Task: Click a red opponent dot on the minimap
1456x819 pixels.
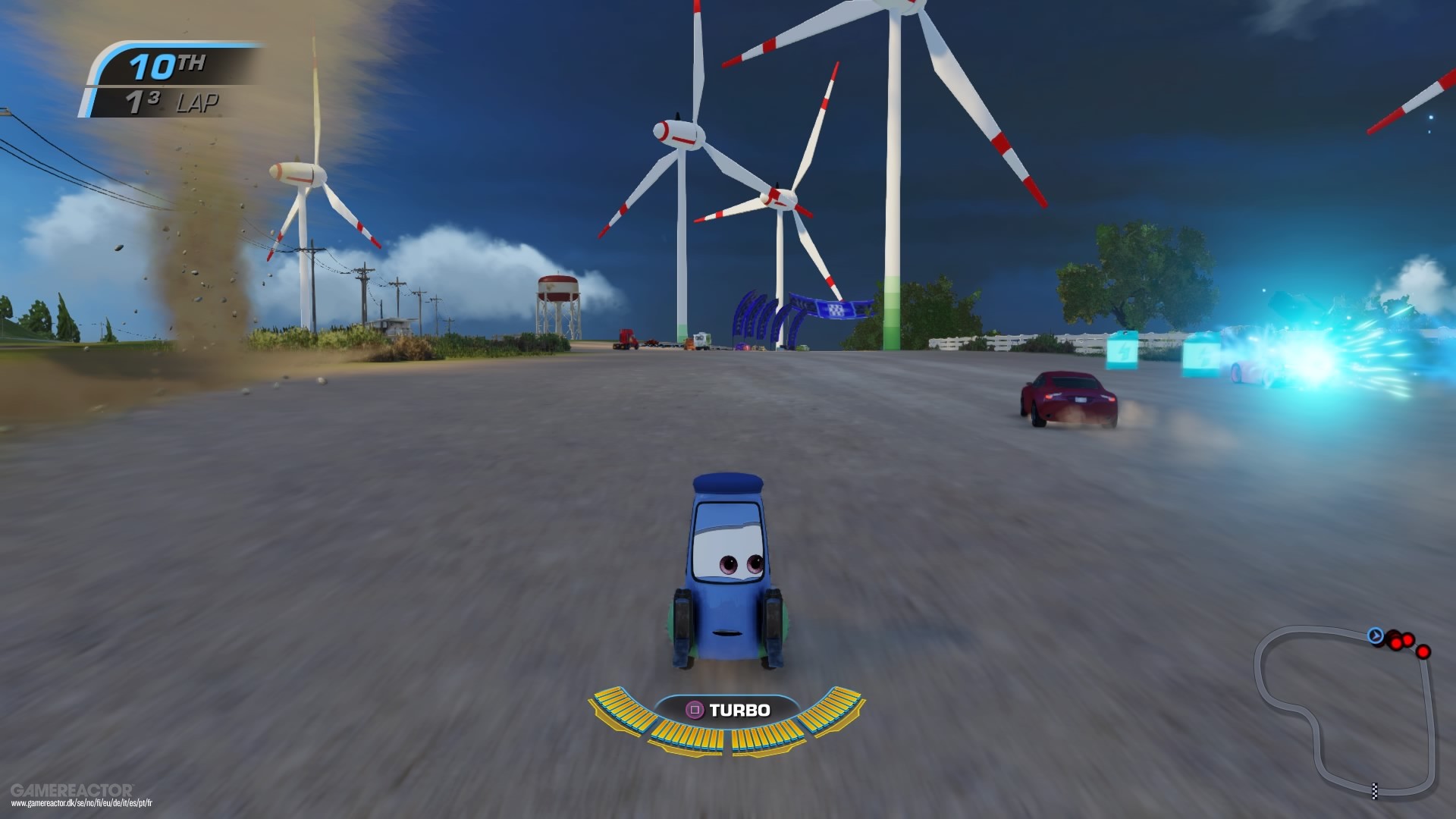Action: tap(1396, 643)
